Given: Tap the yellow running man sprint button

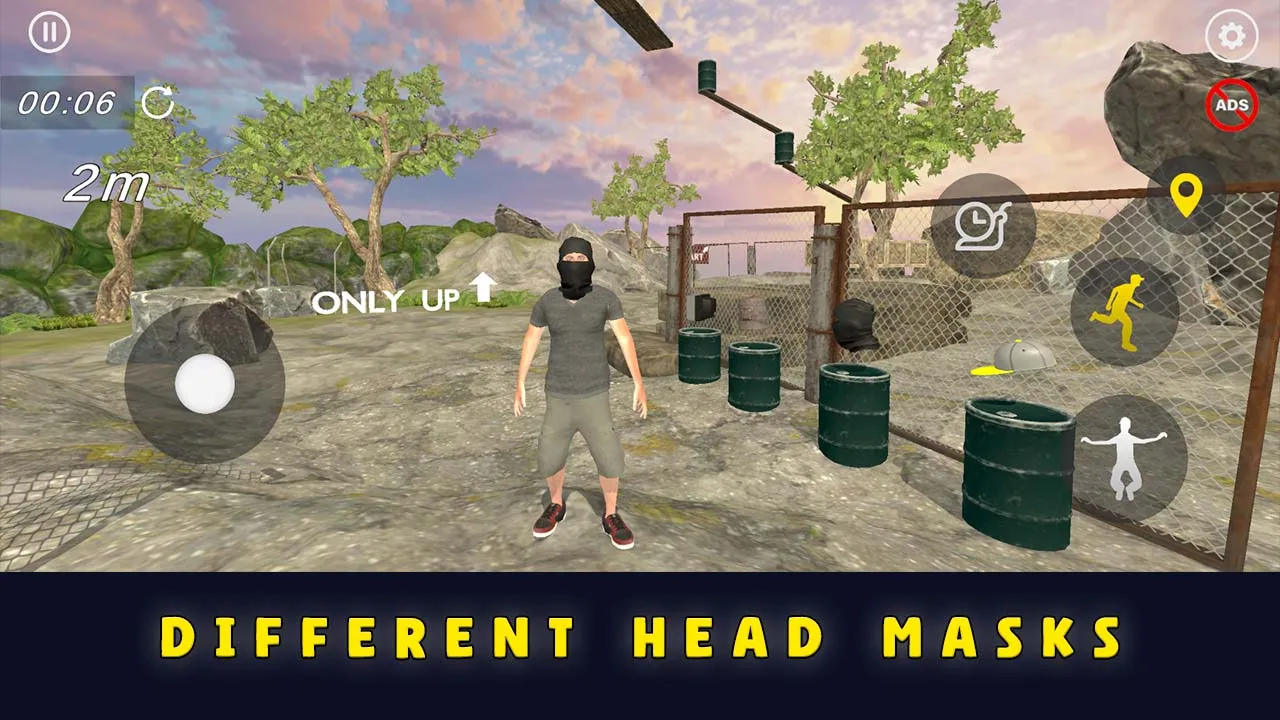Looking at the screenshot, I should (x=1124, y=312).
